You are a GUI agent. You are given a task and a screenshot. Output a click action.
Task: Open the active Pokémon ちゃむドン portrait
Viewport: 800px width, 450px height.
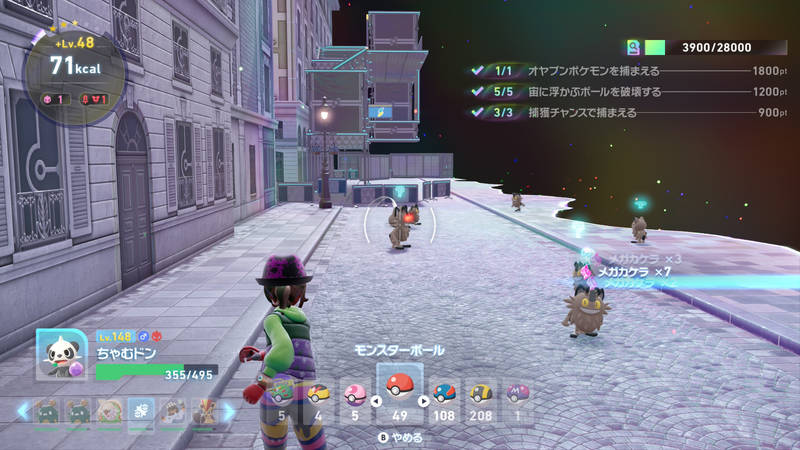click(x=62, y=354)
